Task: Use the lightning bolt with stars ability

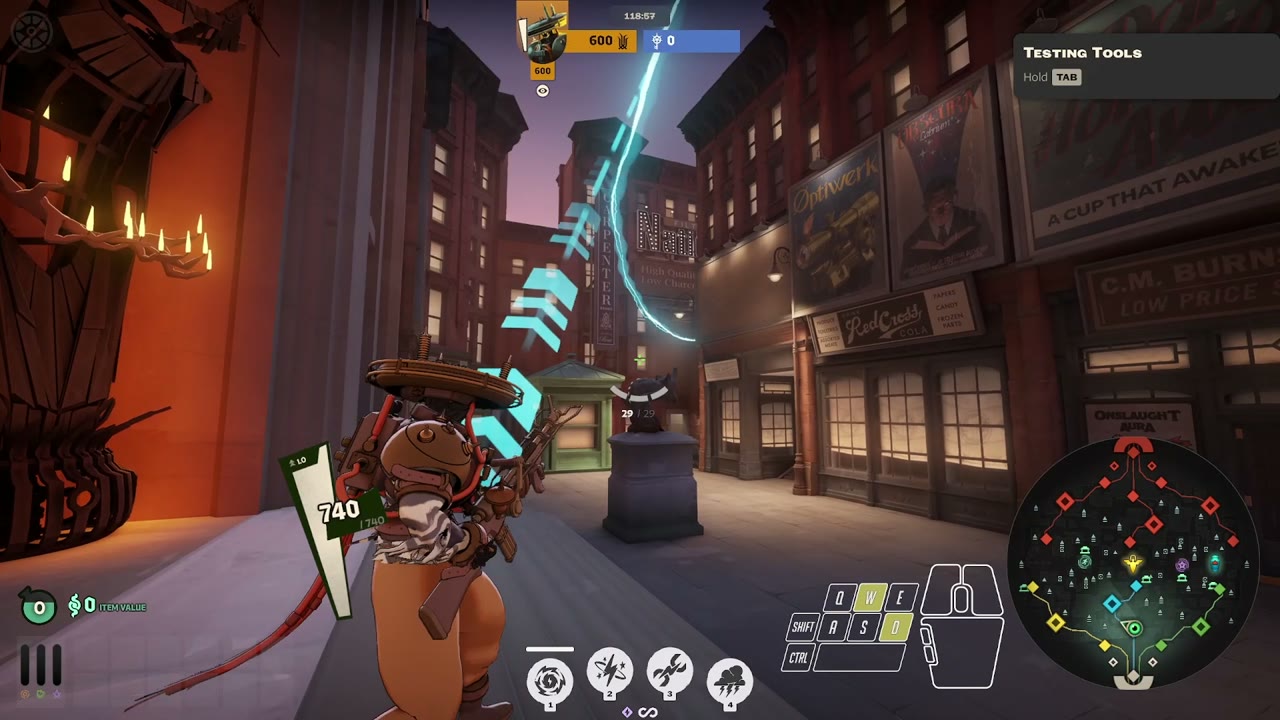Action: pyautogui.click(x=609, y=674)
